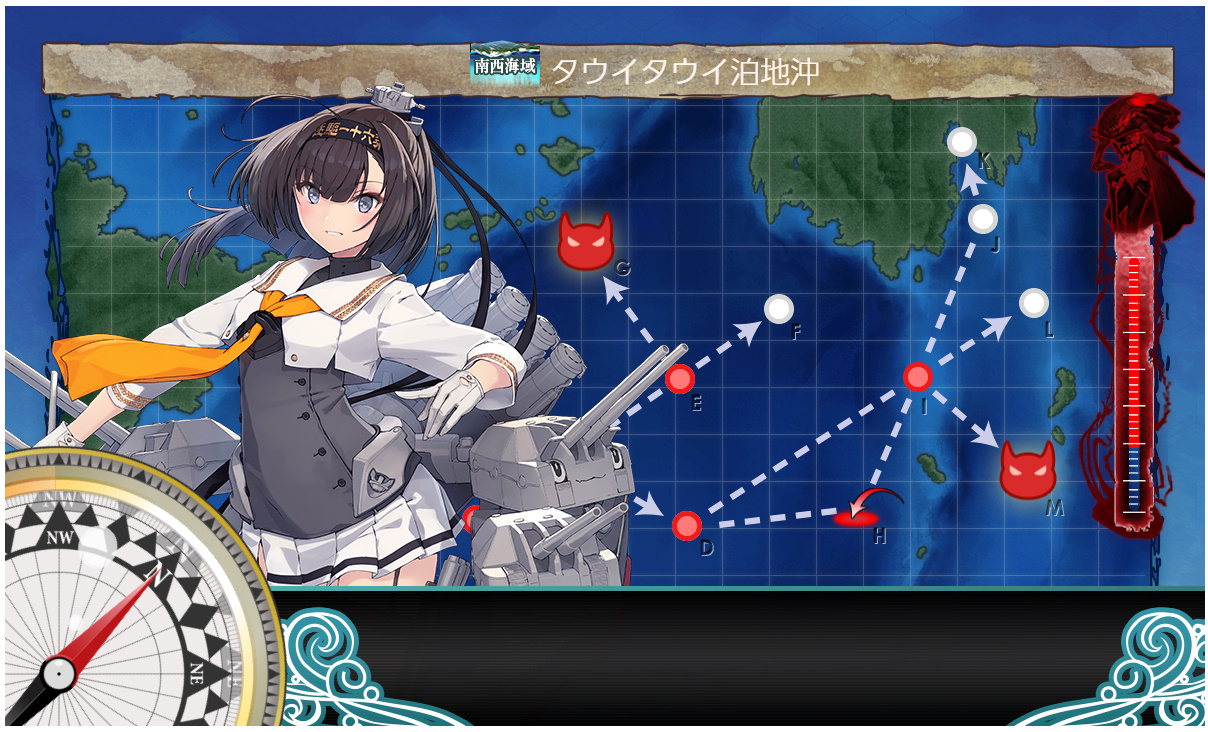Choose the white map node L

click(x=1033, y=301)
